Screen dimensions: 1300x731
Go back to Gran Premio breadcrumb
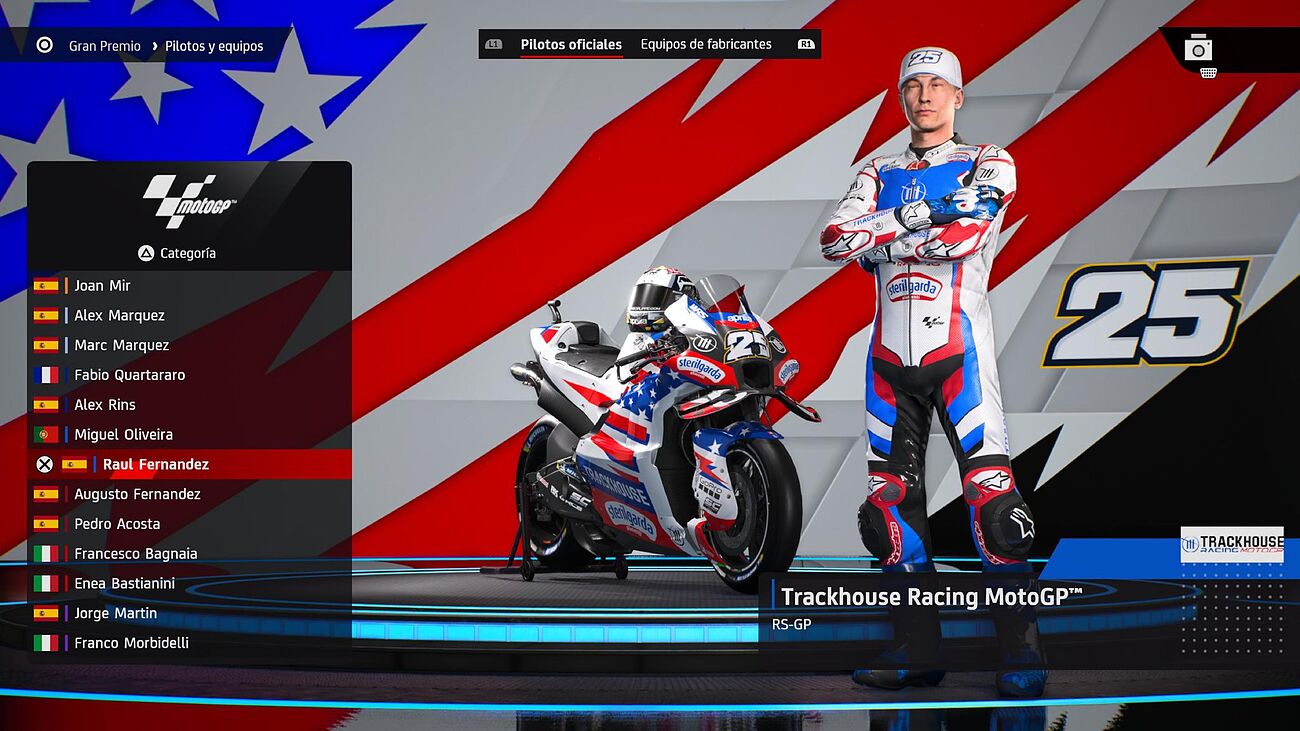104,46
